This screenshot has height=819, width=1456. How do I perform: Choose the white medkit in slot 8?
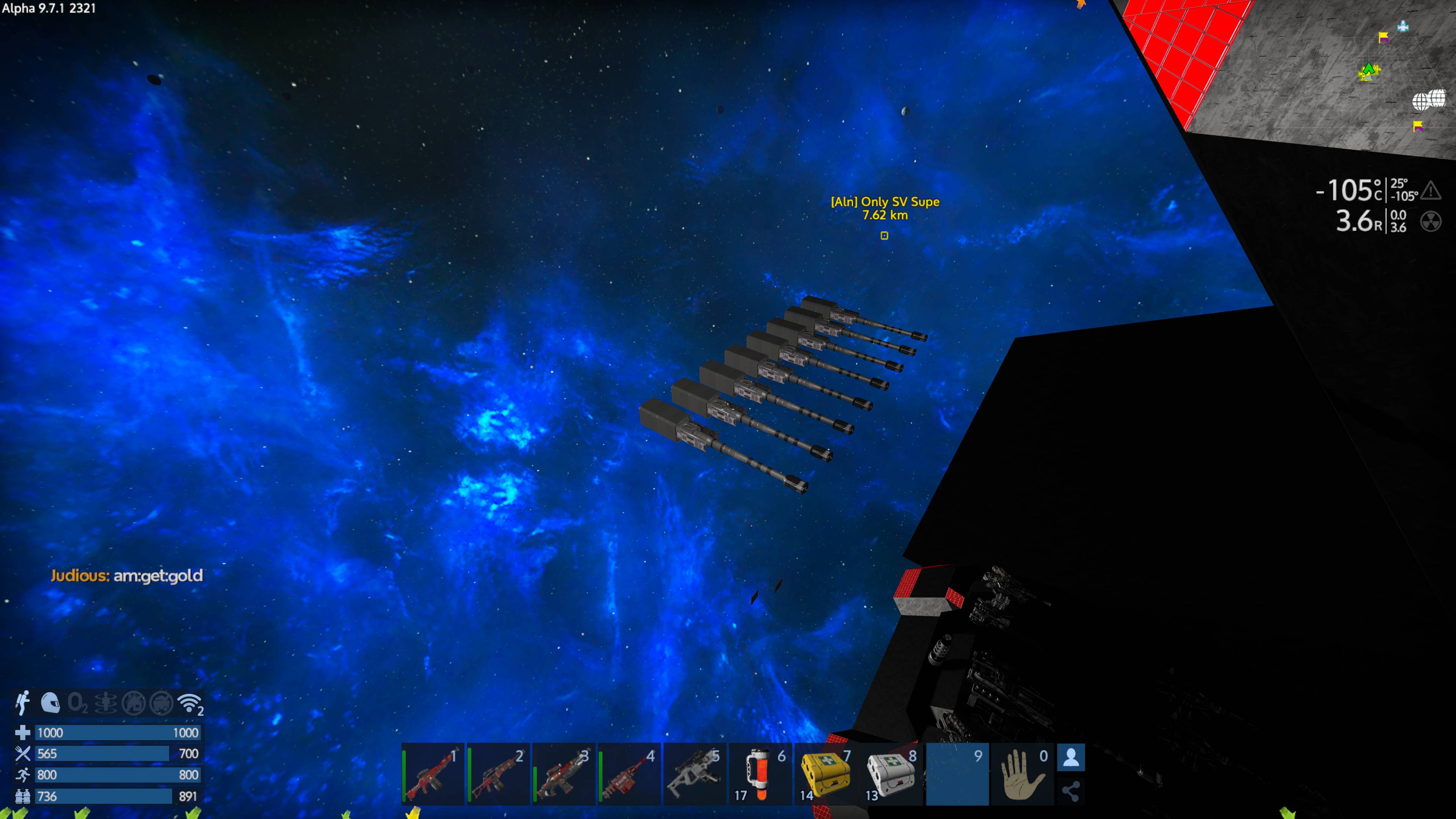[x=891, y=774]
